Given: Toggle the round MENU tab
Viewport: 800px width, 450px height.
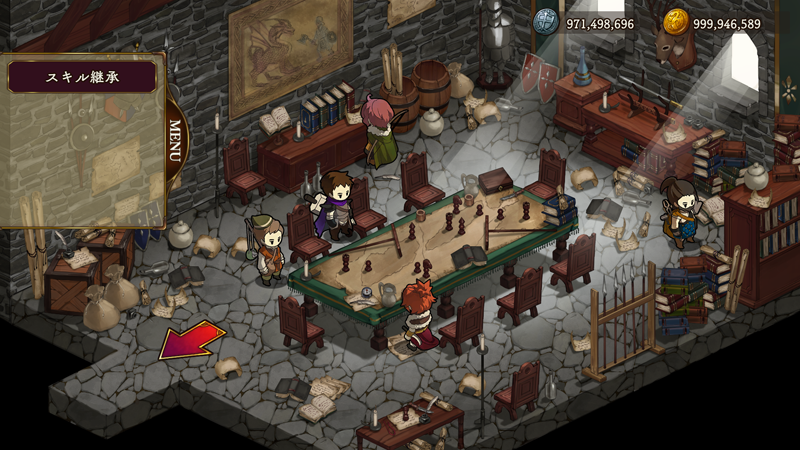Looking at the screenshot, I should [x=176, y=142].
